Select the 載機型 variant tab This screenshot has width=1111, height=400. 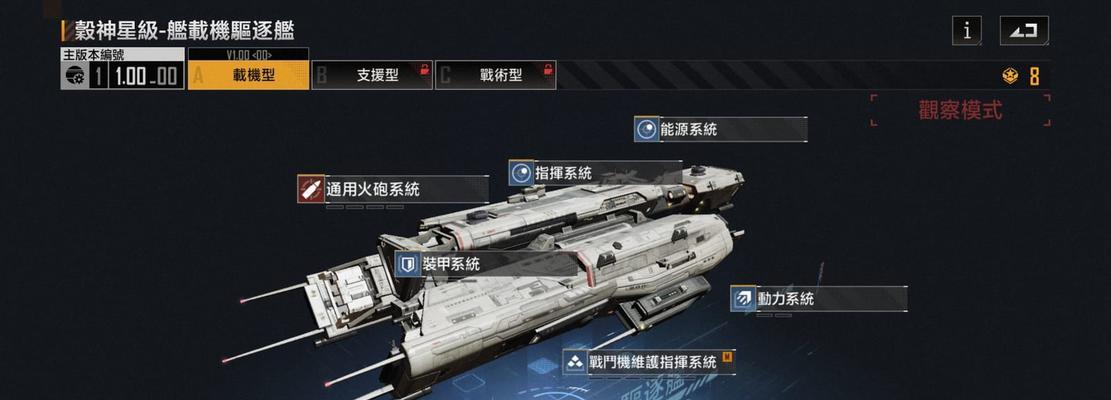coord(248,75)
